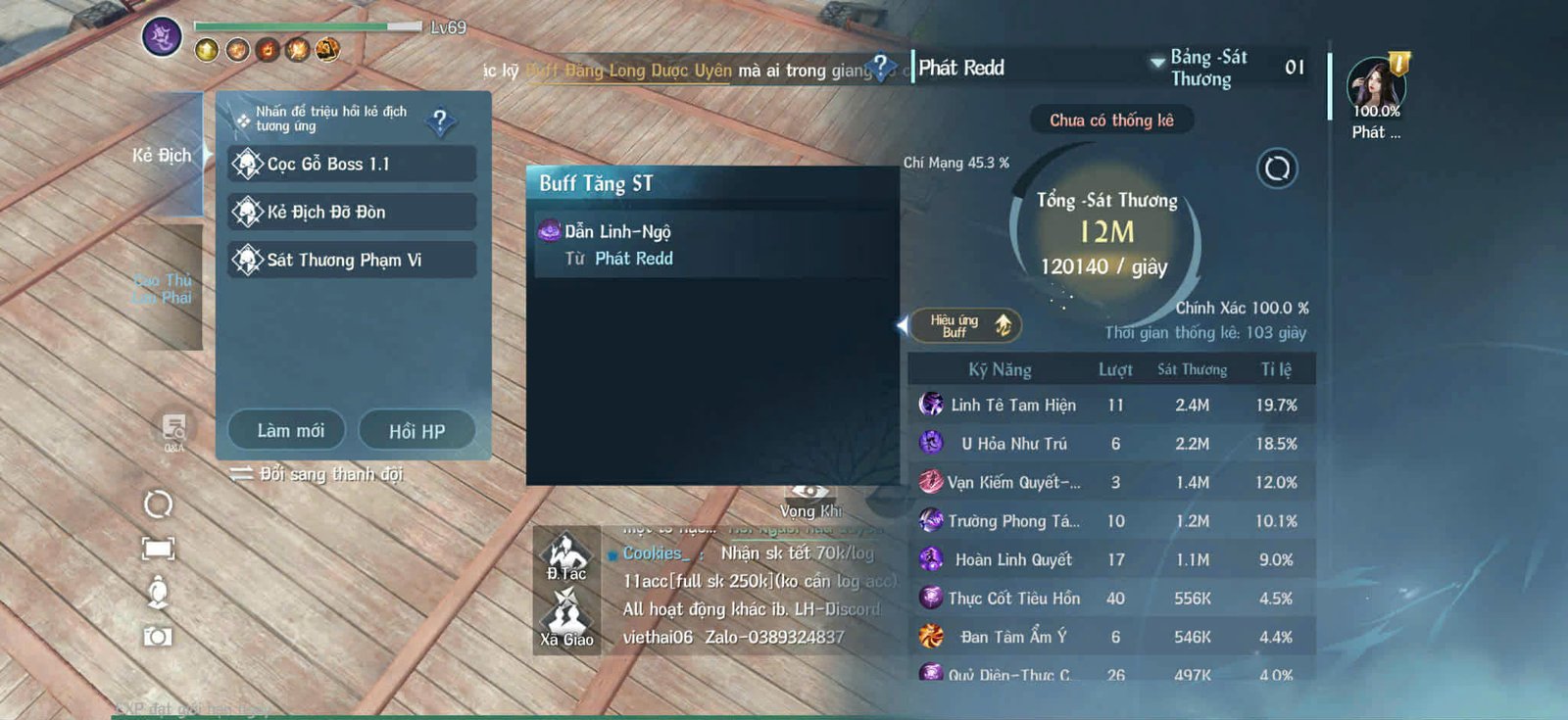Open the camera screenshot icon in left sidebar
Screen dimensions: 1568x720
tap(157, 637)
